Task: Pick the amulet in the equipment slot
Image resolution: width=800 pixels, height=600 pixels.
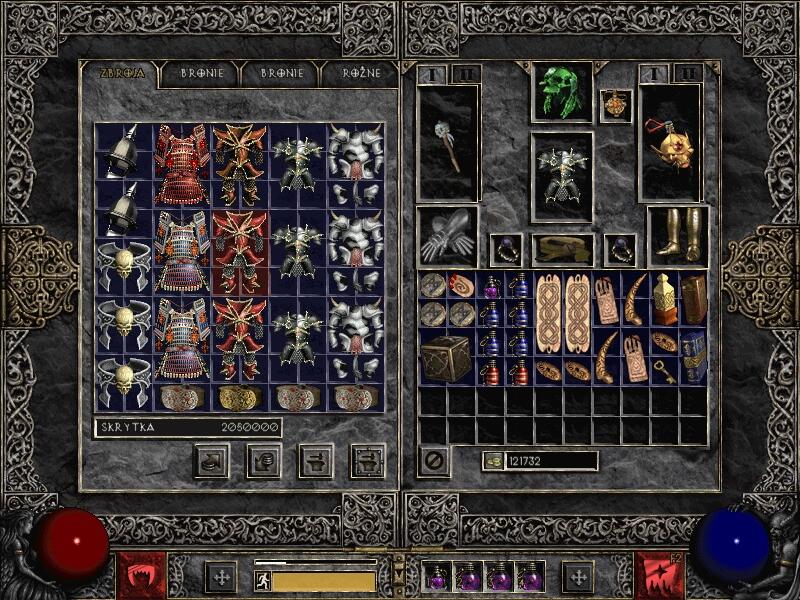Action: (615, 106)
